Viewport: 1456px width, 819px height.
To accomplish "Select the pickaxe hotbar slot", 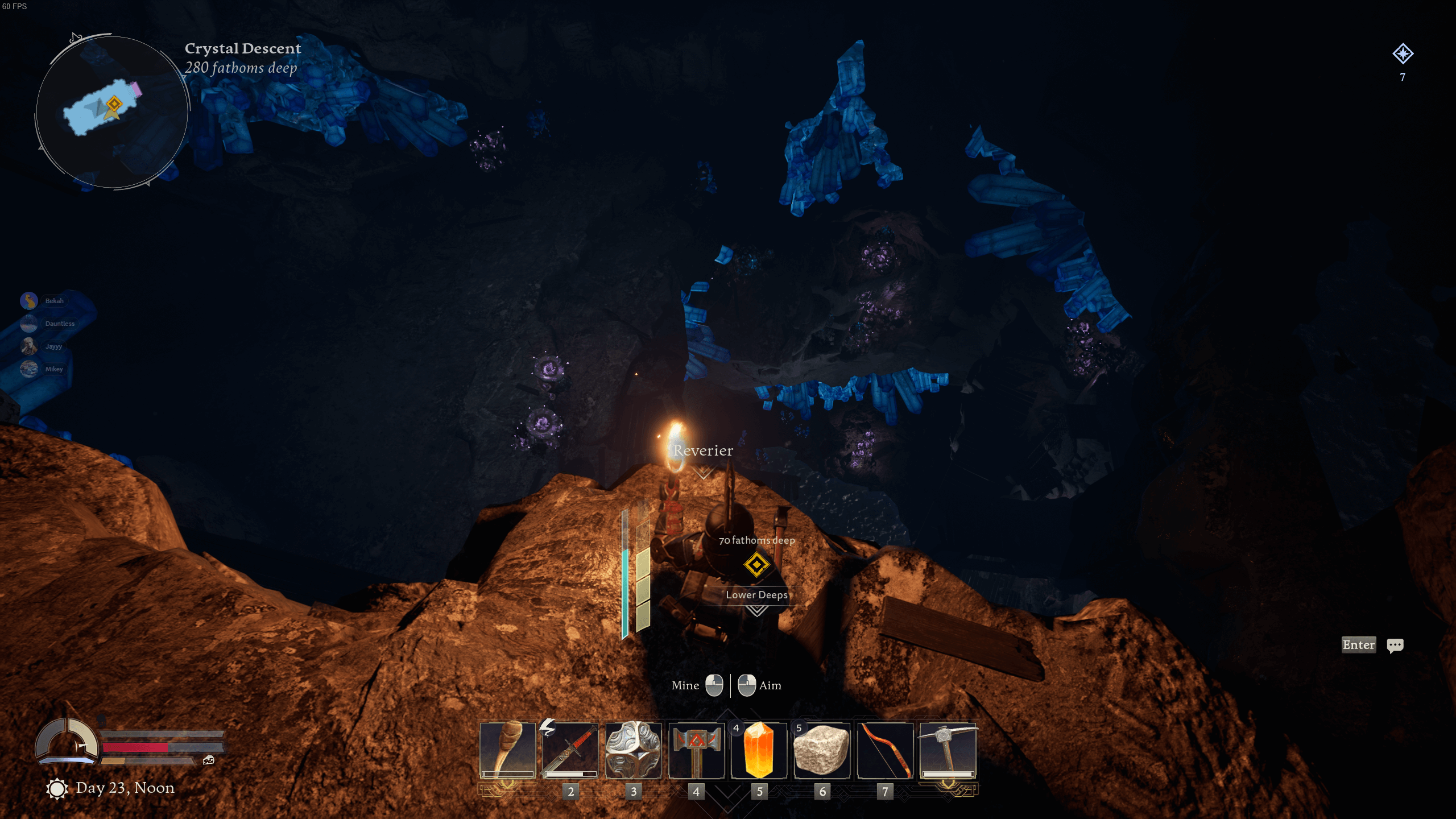I will point(948,750).
